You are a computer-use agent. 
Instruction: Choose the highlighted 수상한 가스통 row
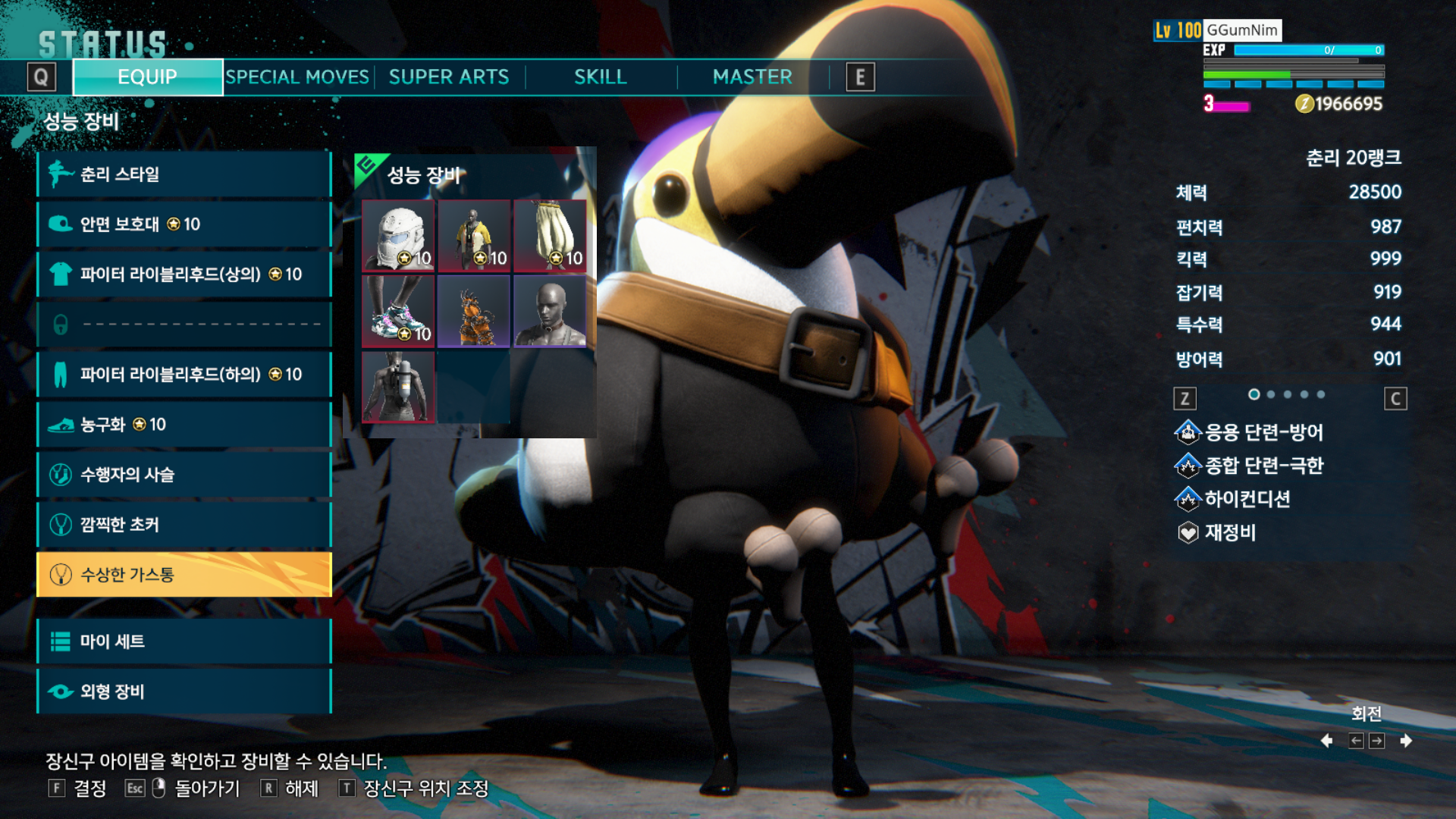pos(184,575)
